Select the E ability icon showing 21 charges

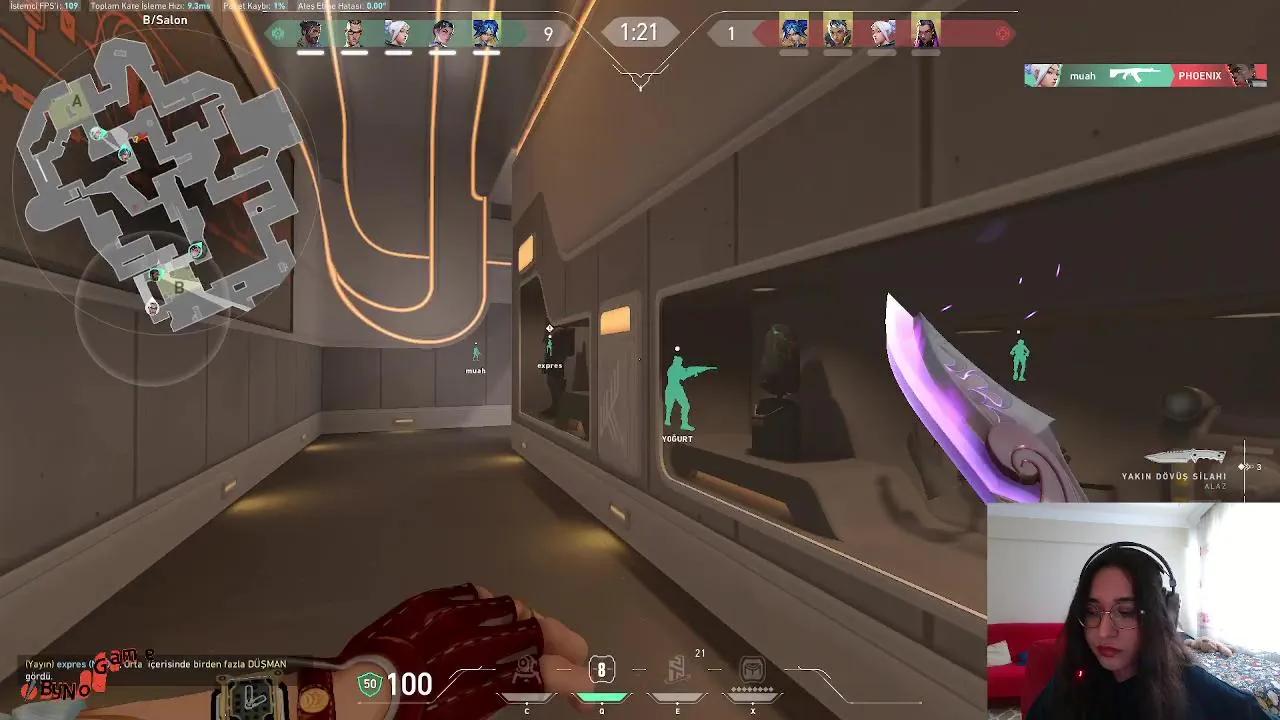[x=678, y=668]
